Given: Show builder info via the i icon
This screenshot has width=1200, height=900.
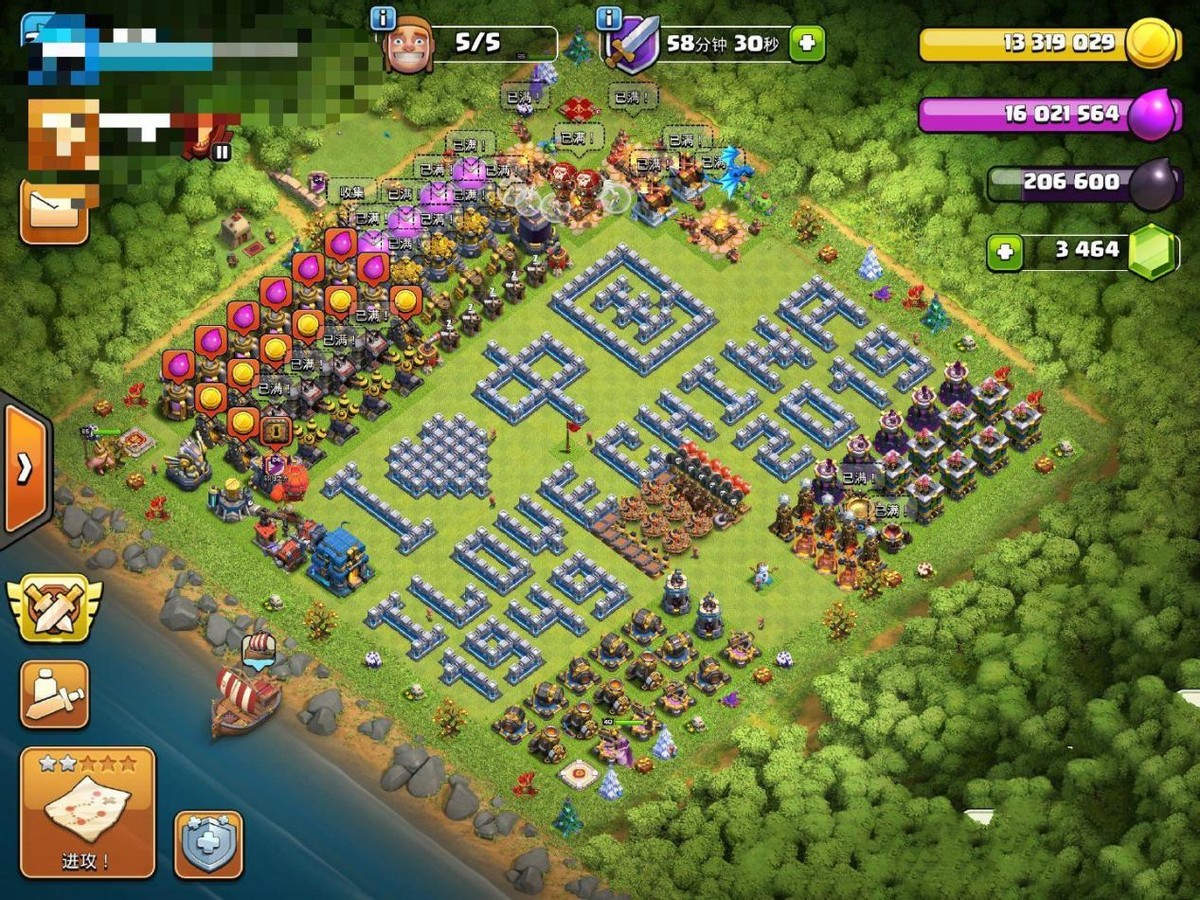Looking at the screenshot, I should click(x=383, y=18).
